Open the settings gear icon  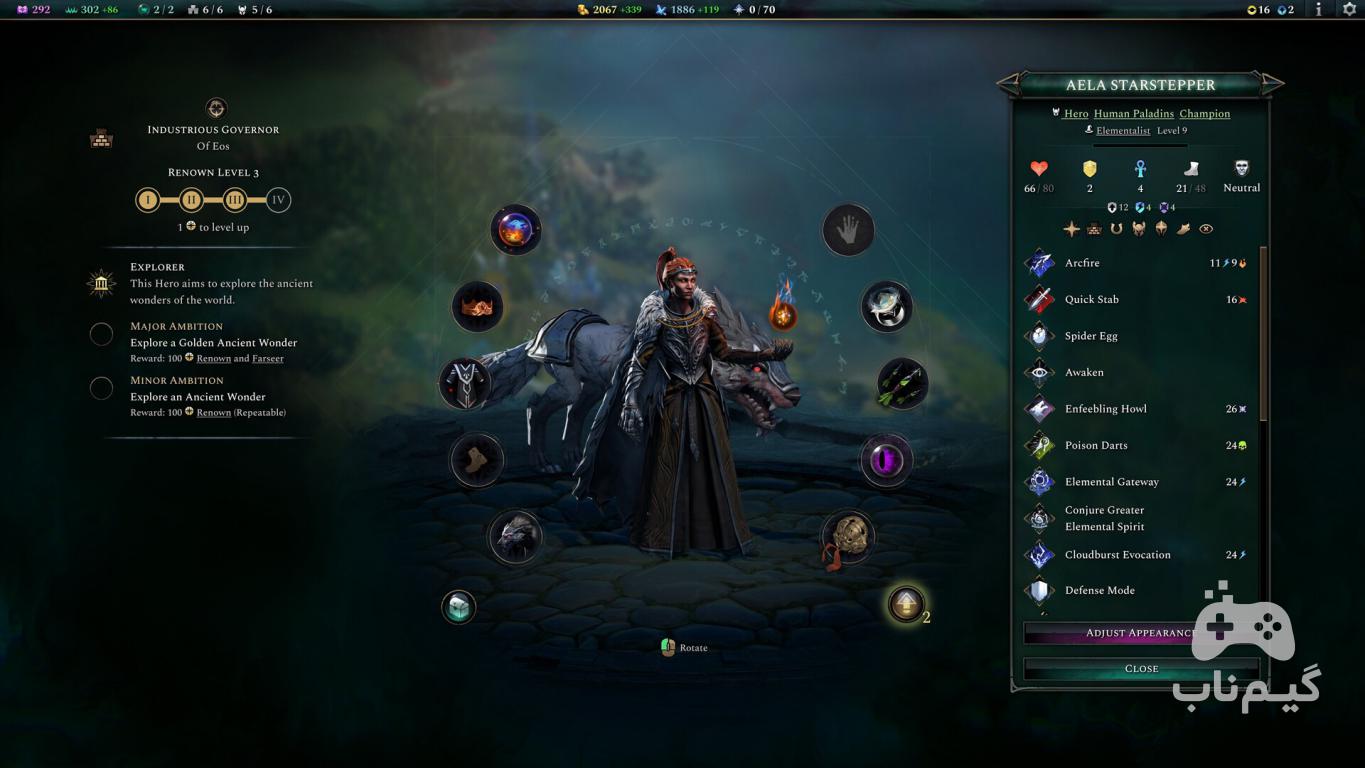1349,10
